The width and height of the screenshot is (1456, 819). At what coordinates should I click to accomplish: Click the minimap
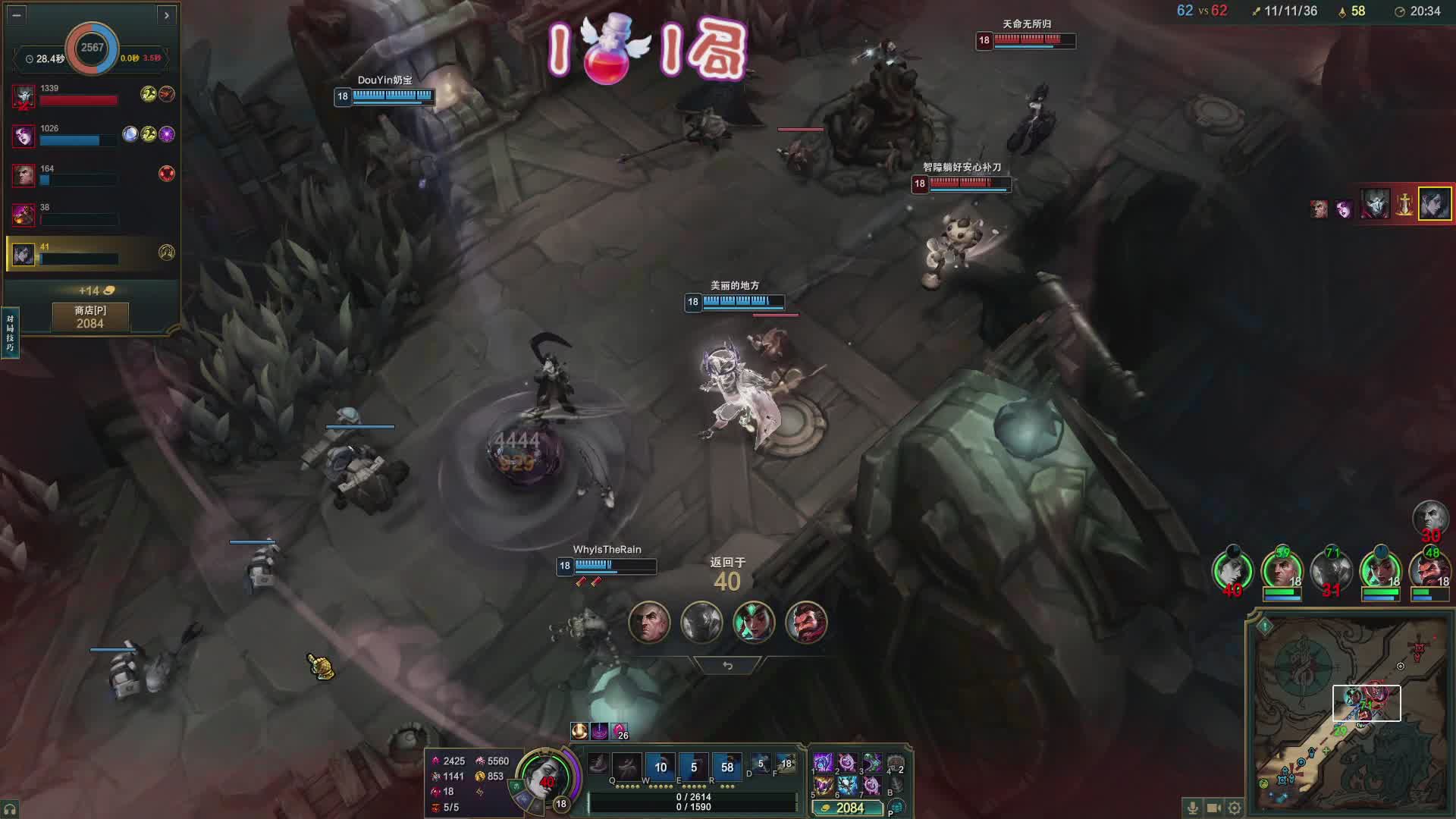tap(1350, 713)
